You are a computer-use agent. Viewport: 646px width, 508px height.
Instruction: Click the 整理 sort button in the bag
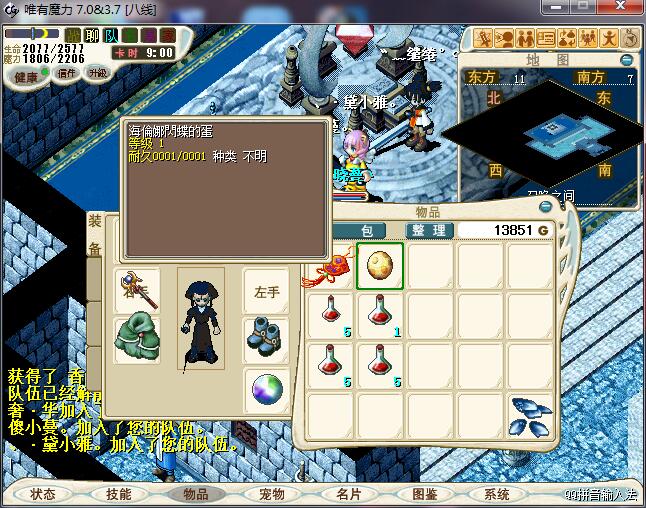431,230
